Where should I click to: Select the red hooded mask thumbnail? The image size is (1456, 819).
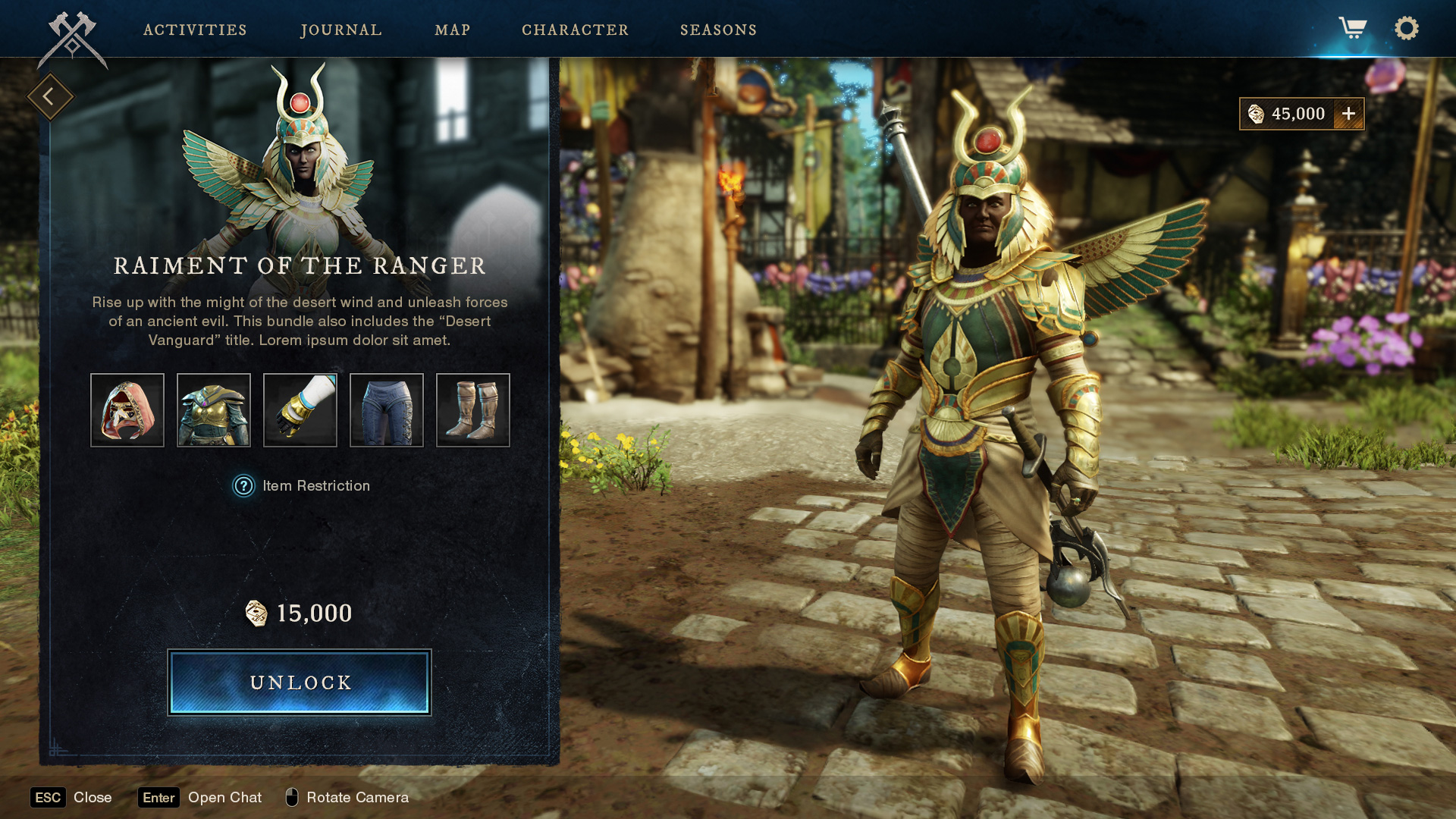click(127, 410)
